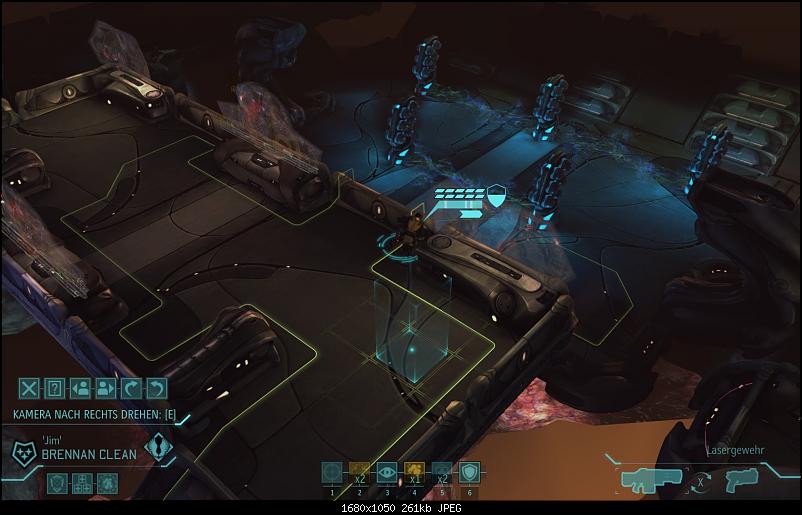Viewport: 802px width, 515px height.
Task: Click the three-medkit perk icon under soldier name
Action: coord(83,482)
